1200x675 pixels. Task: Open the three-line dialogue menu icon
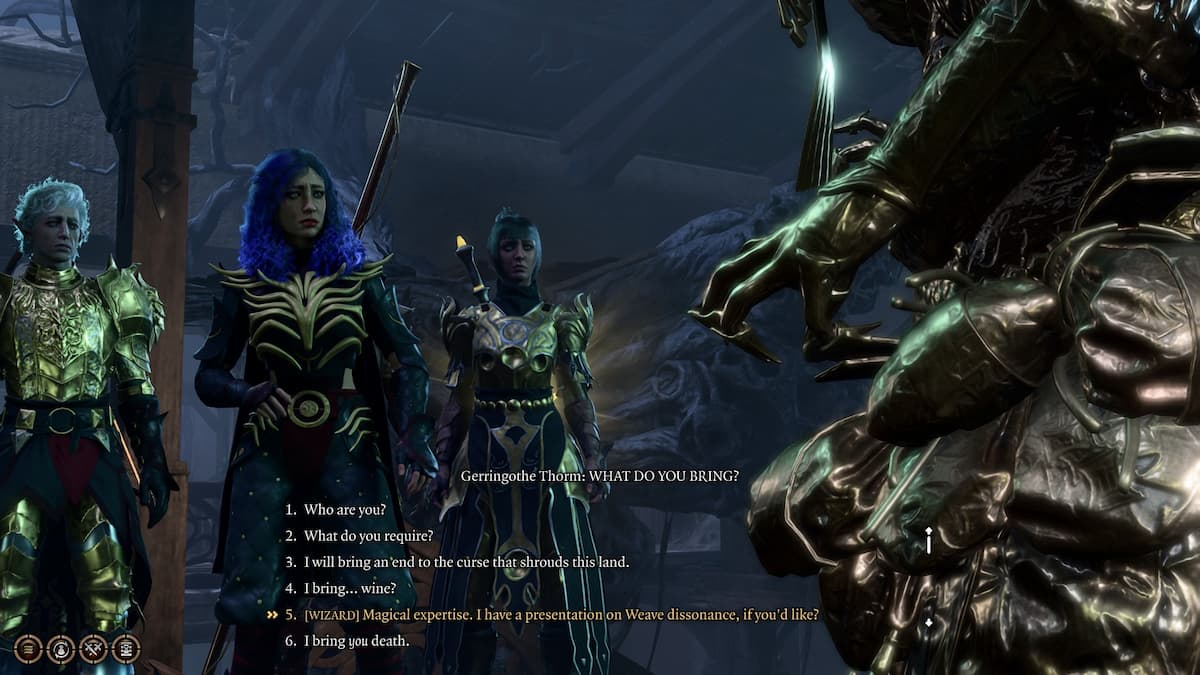[28, 649]
